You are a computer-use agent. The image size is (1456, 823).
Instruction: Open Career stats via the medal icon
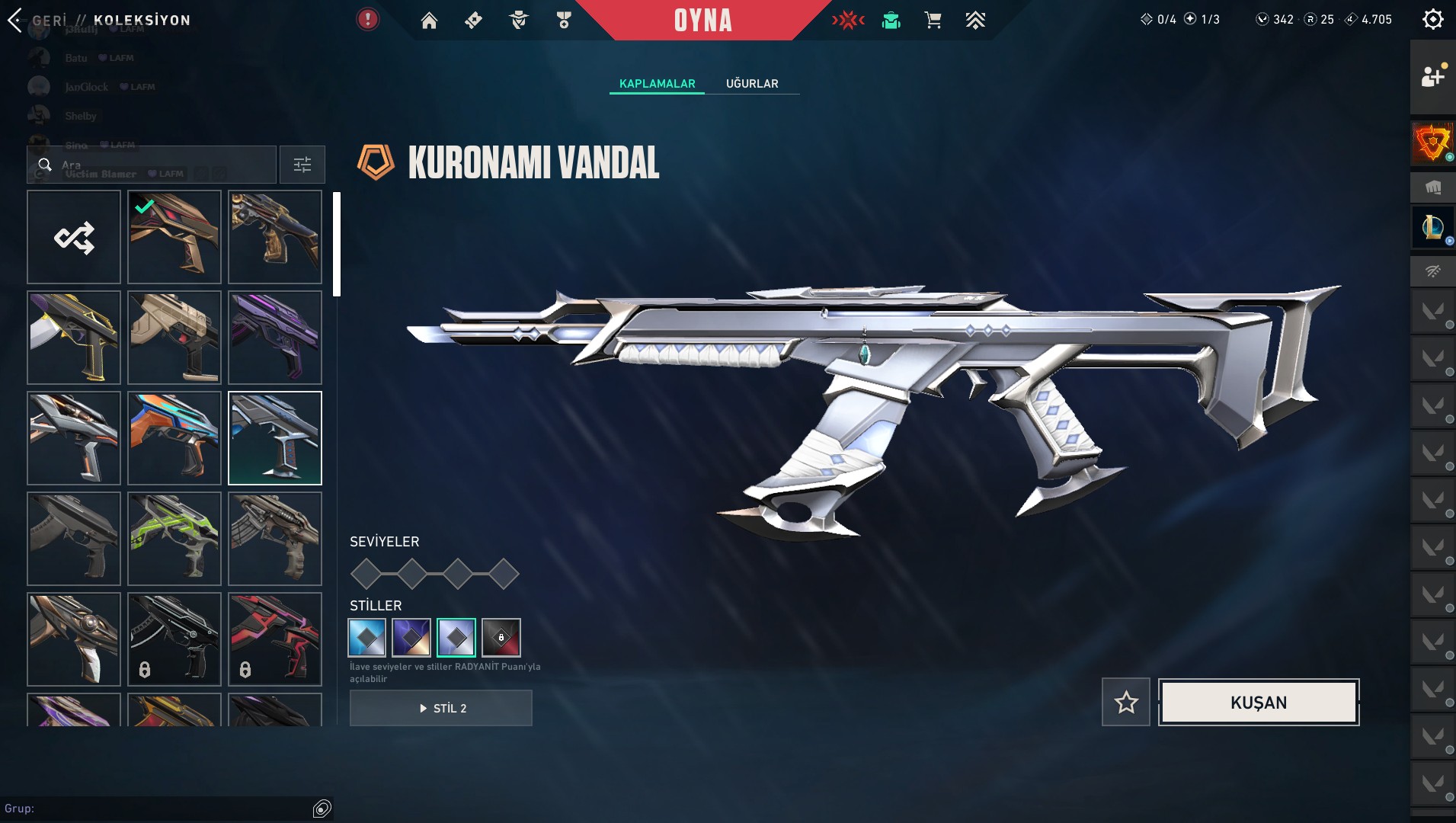point(563,21)
